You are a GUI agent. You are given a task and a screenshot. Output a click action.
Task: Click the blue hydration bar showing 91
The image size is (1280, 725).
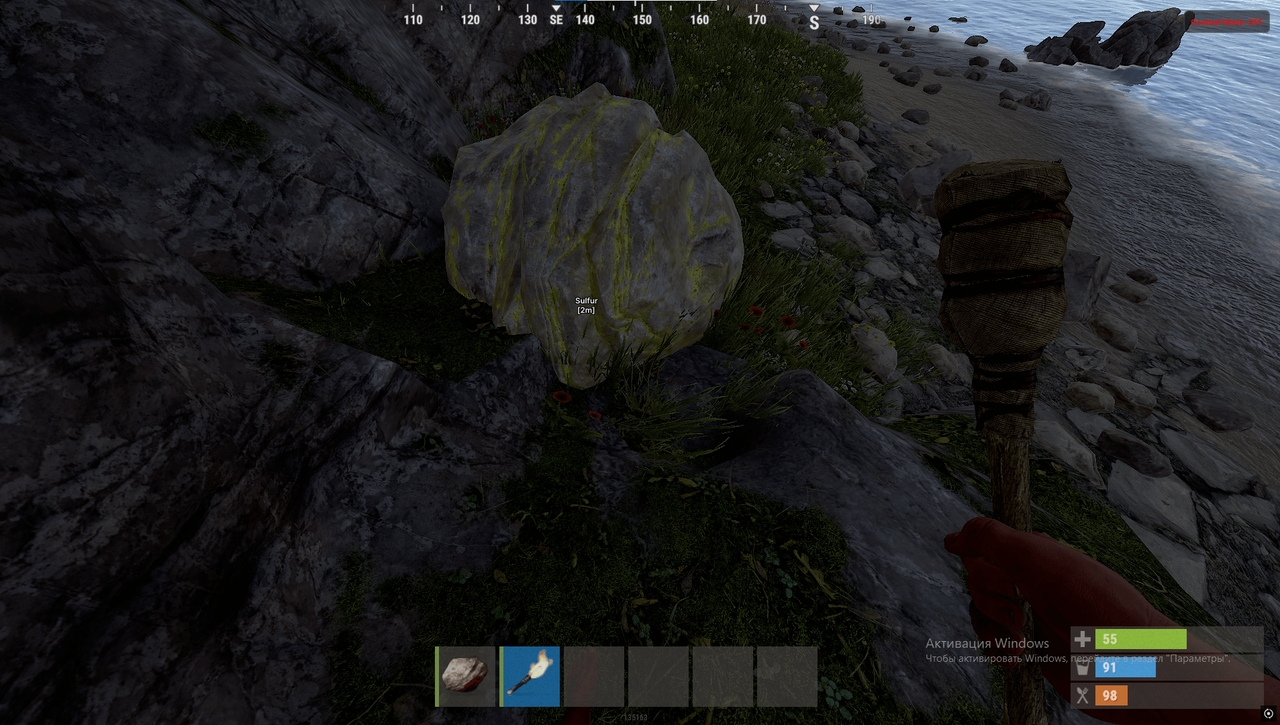click(x=1125, y=667)
